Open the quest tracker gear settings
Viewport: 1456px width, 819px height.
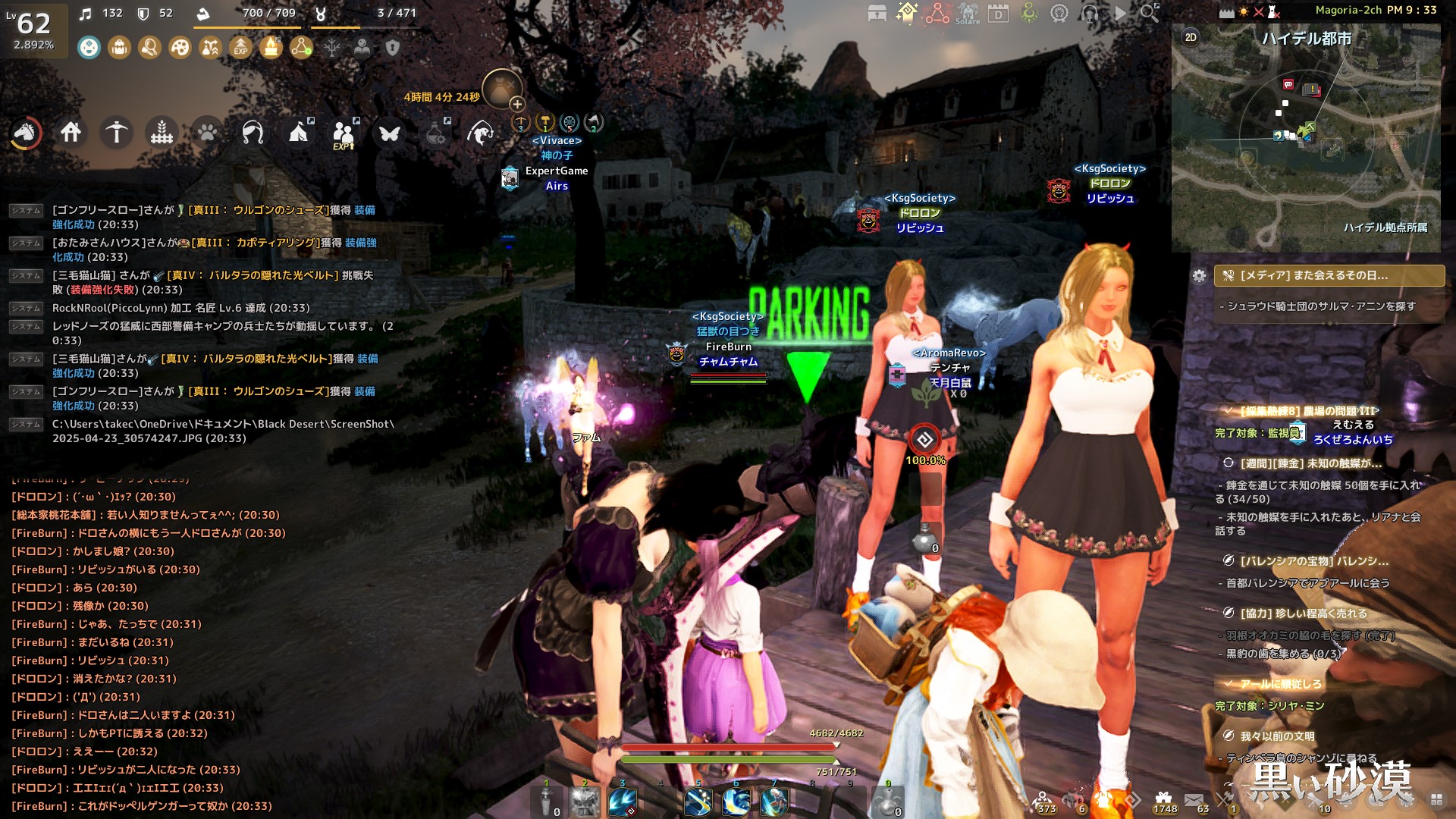pos(1199,276)
